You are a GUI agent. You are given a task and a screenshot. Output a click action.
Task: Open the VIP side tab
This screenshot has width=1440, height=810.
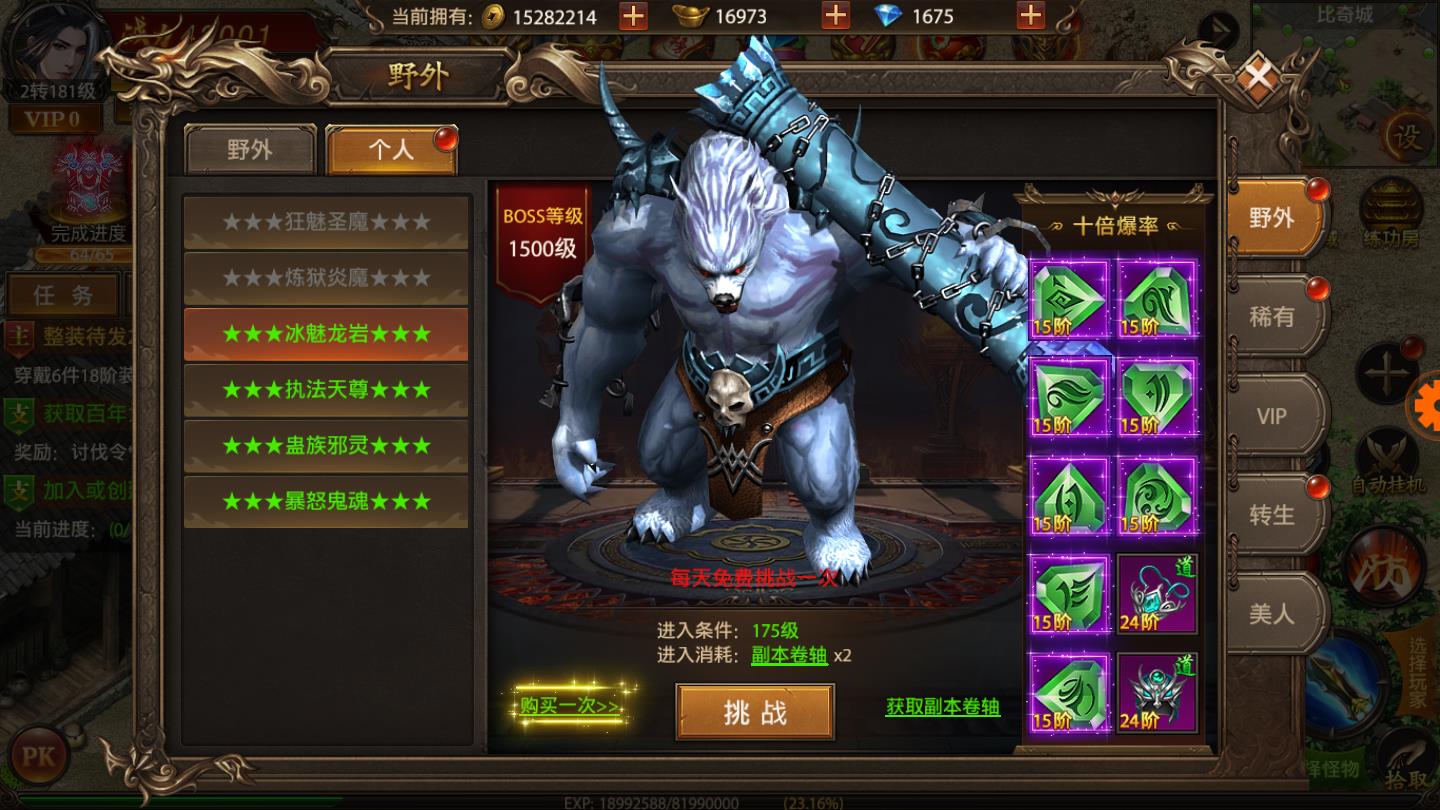1272,416
